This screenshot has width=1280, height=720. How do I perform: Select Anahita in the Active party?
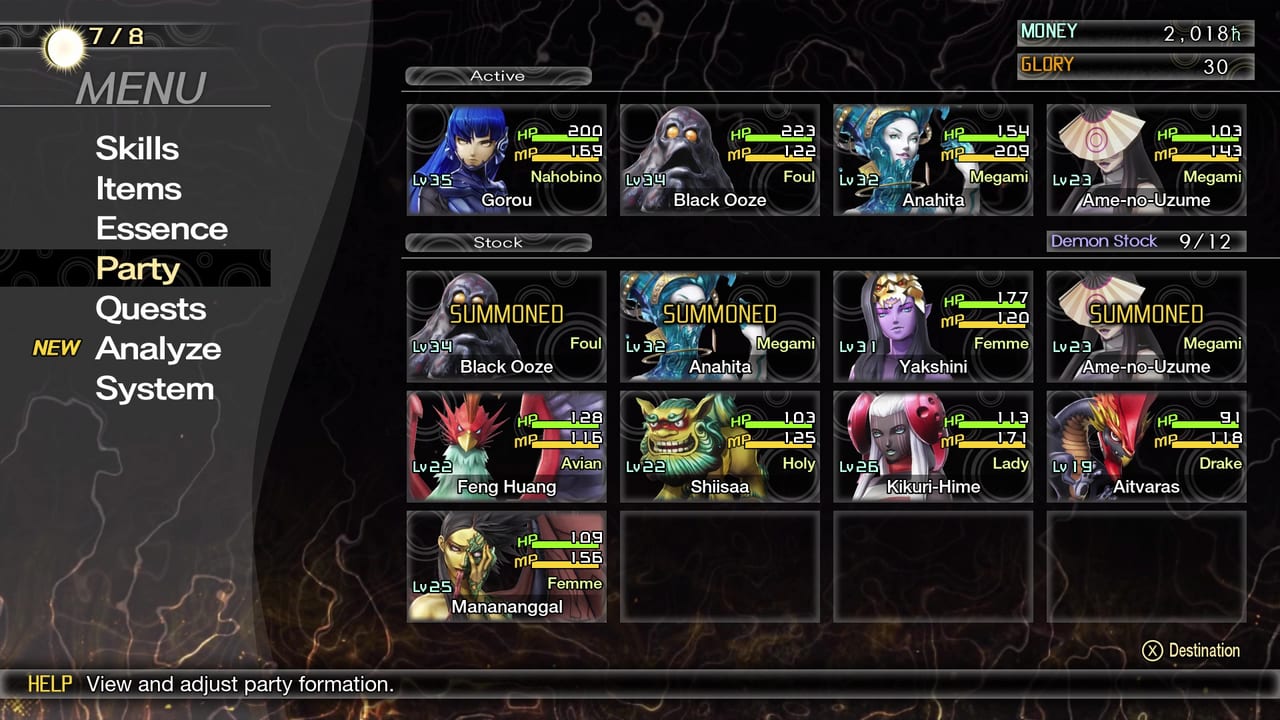coord(932,160)
